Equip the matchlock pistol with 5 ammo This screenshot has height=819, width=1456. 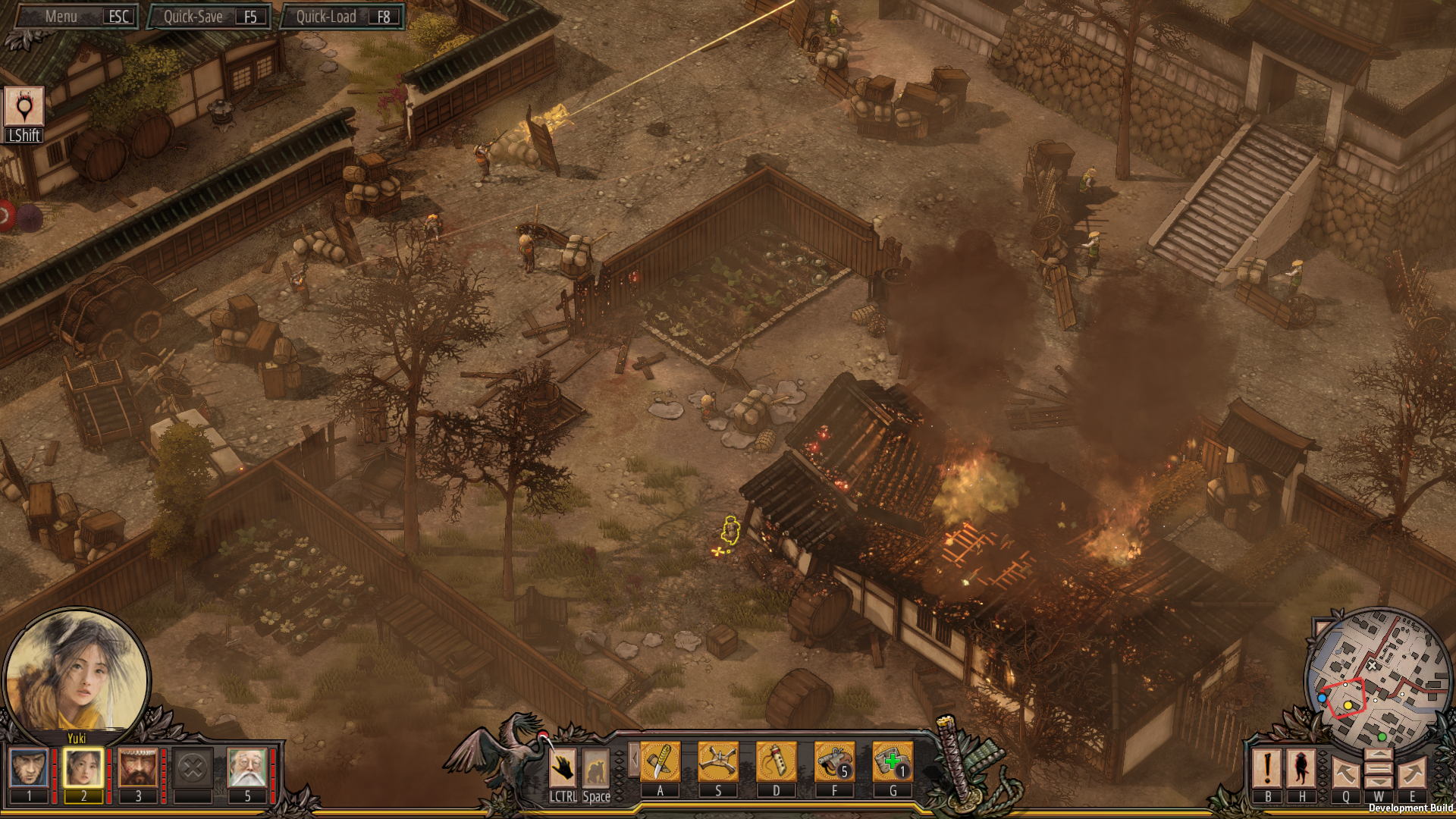click(x=834, y=761)
